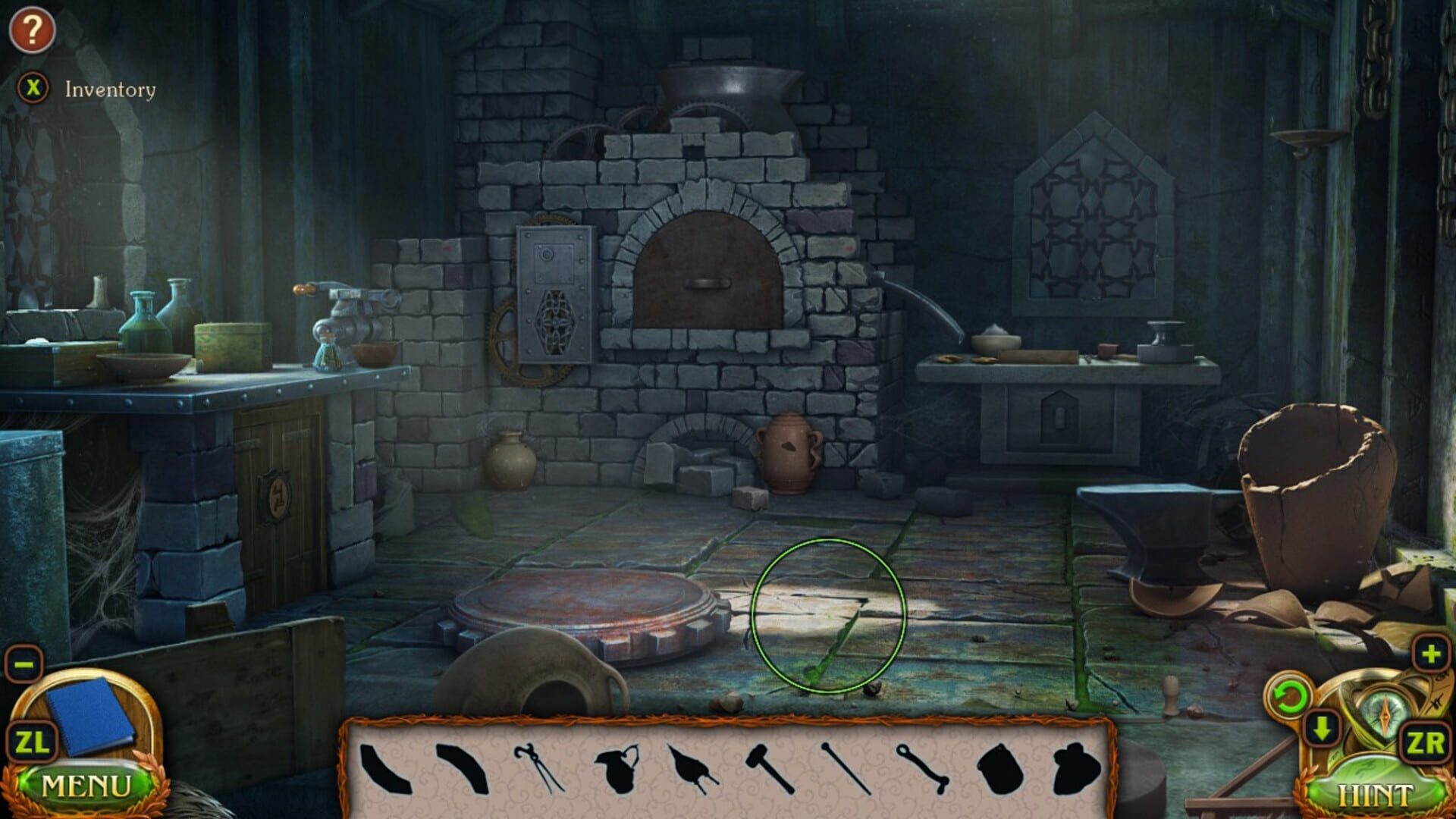Select the hammer silhouette
The image size is (1456, 819).
point(768,768)
